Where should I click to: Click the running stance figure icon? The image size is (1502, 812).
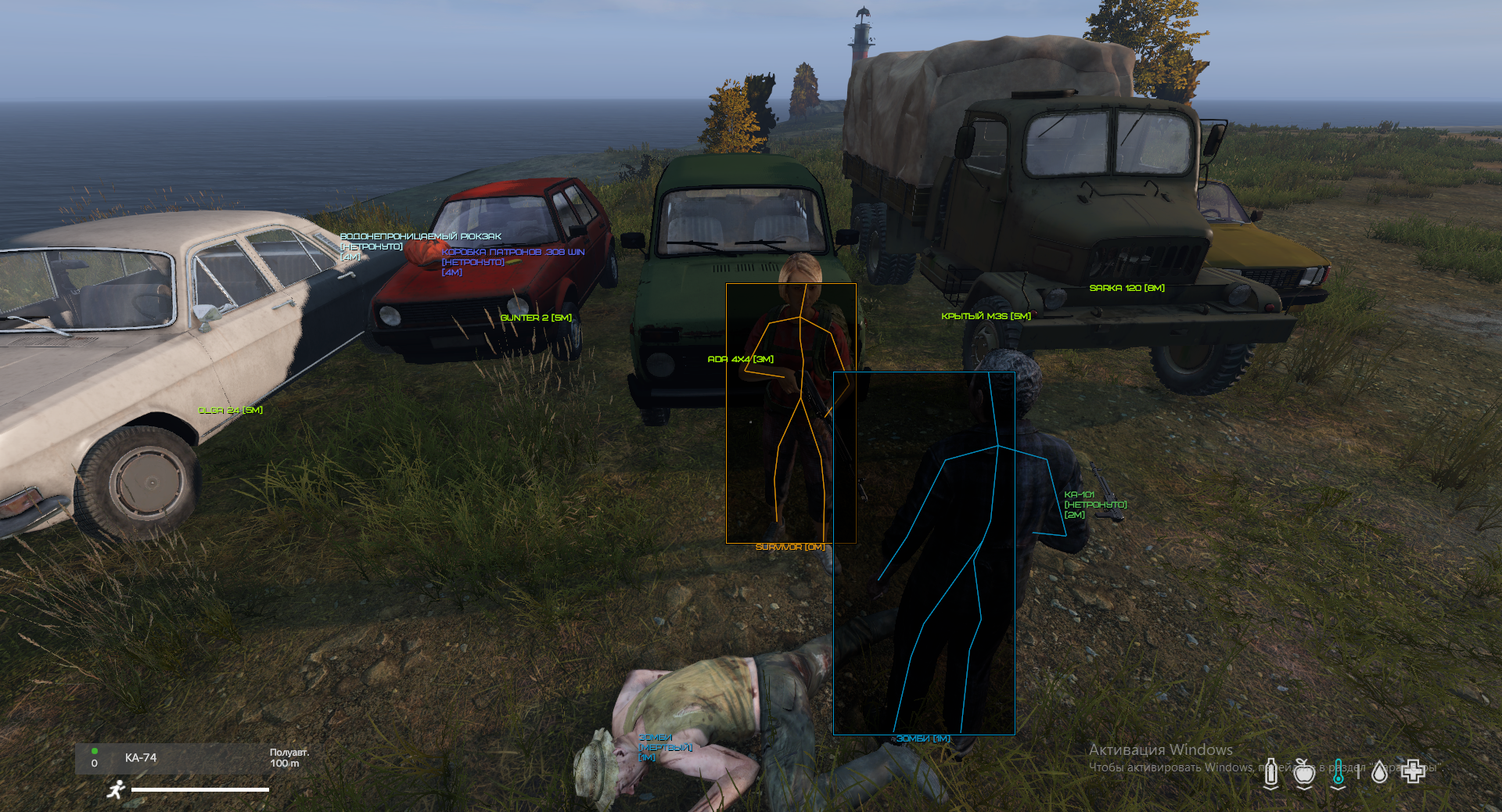point(116,791)
